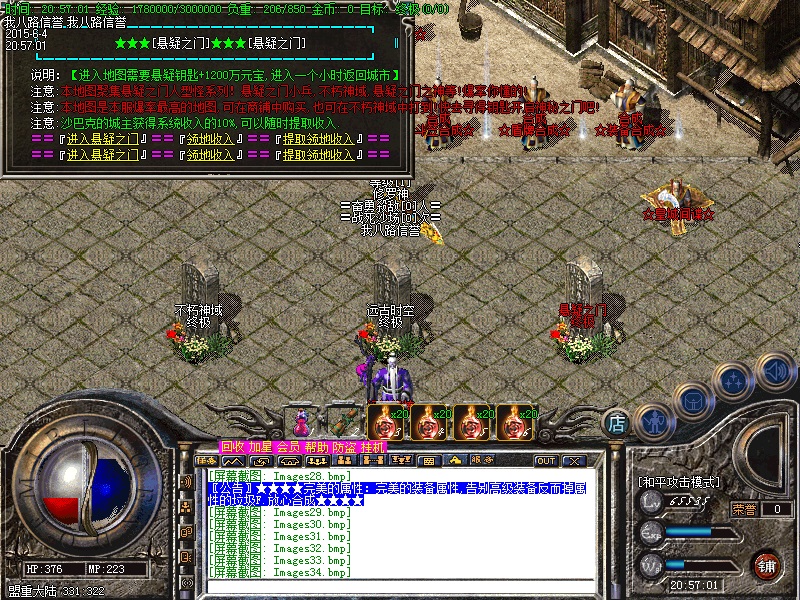The width and height of the screenshot is (800, 600).
Task: Show the 帮助 help panel
Action: click(x=316, y=446)
